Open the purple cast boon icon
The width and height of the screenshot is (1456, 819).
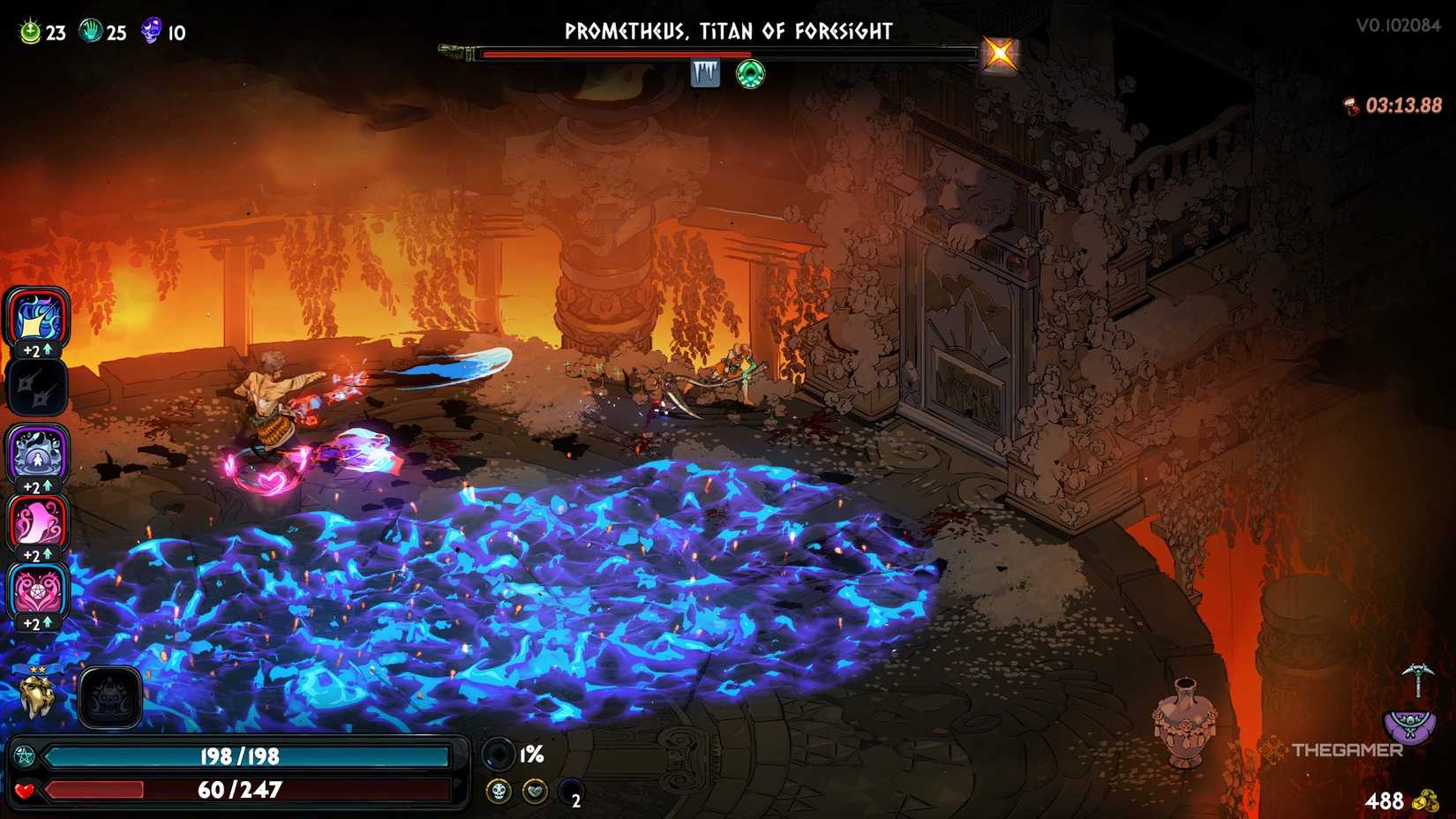37,454
